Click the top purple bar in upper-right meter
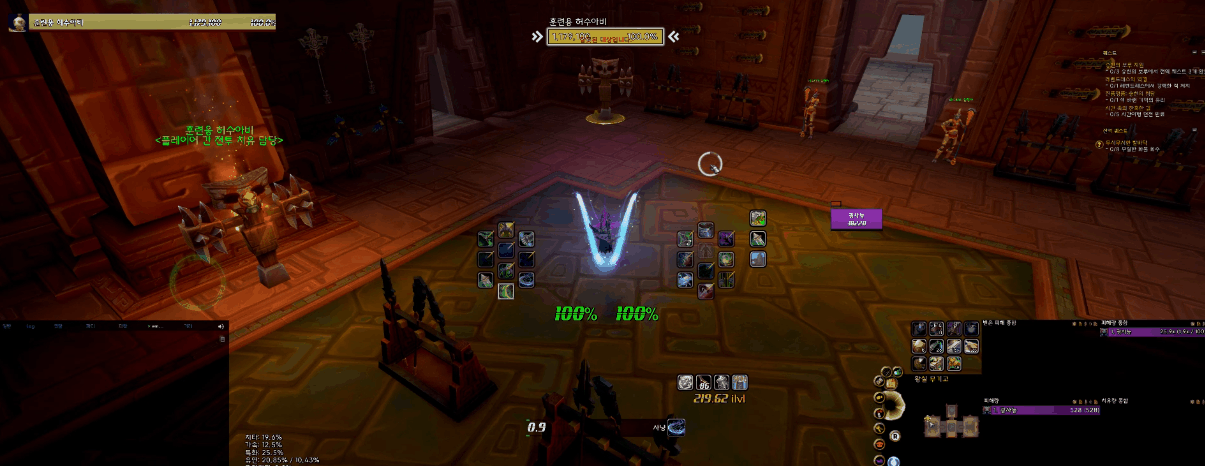Viewport: 1205px width, 466px height. click(x=1153, y=332)
